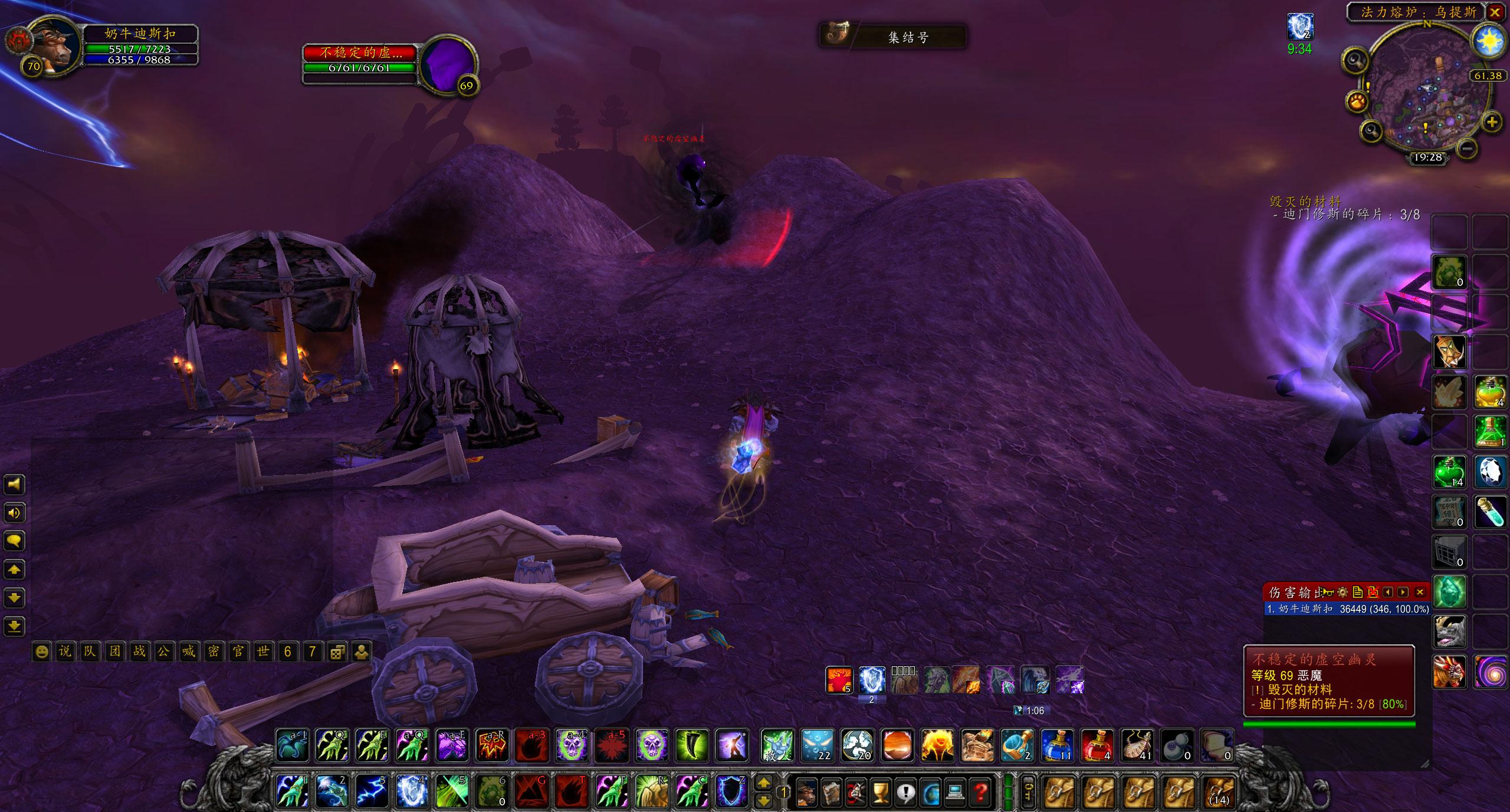Viewport: 1510px width, 812px height.
Task: Open the red question mark help button
Action: click(981, 791)
